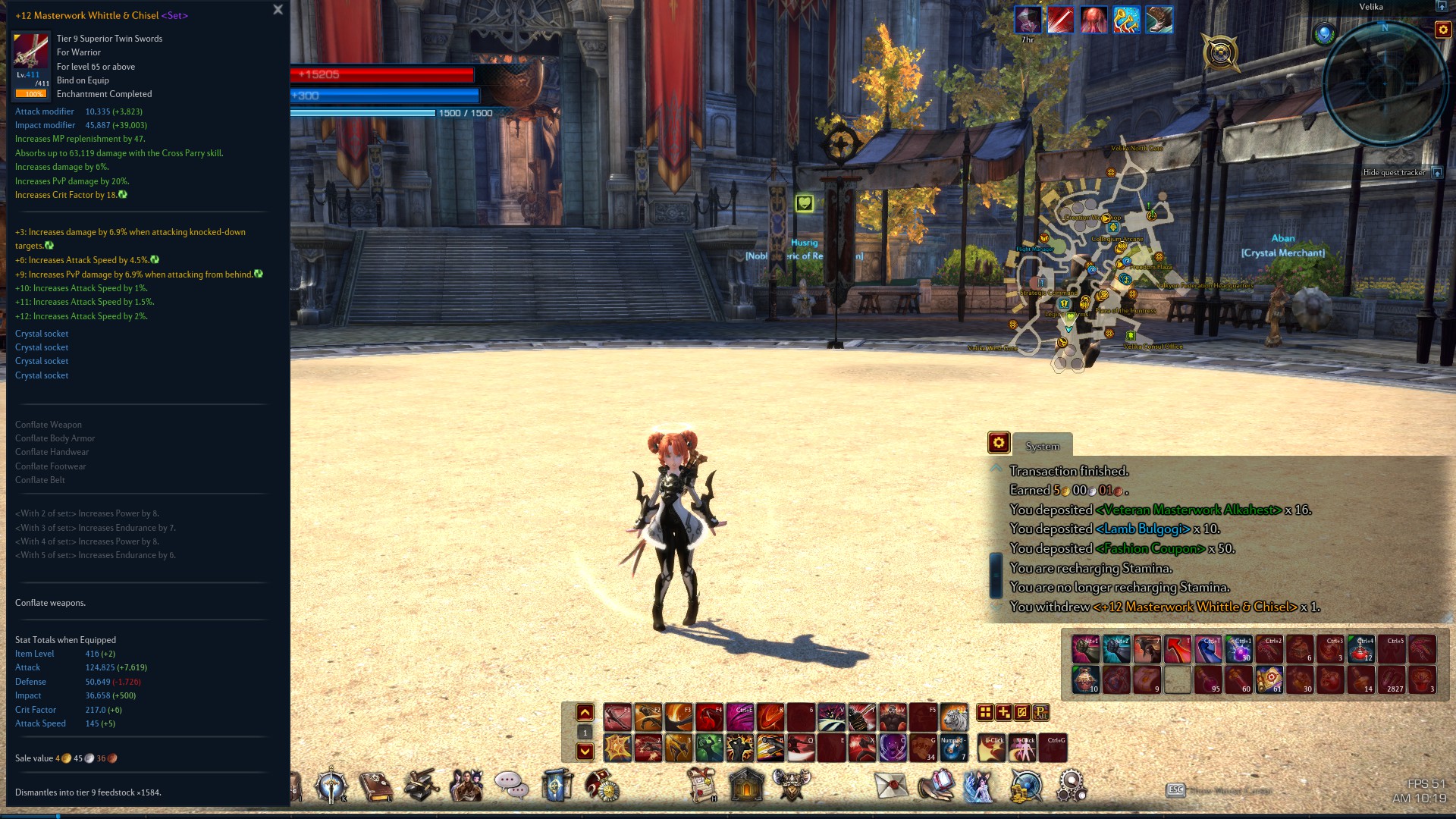Page the skill bar up

click(585, 712)
